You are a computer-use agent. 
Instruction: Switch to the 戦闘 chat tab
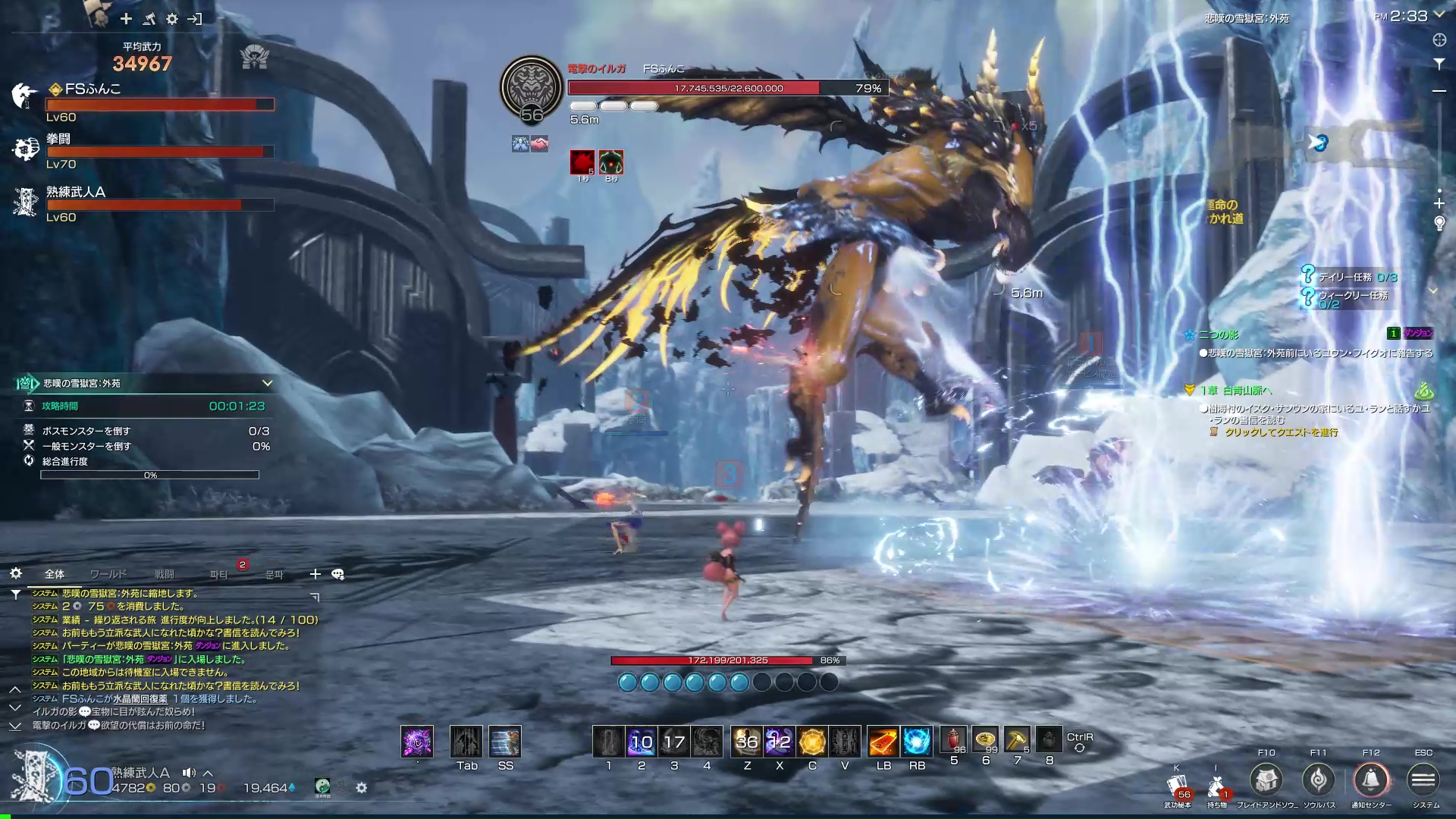click(165, 574)
